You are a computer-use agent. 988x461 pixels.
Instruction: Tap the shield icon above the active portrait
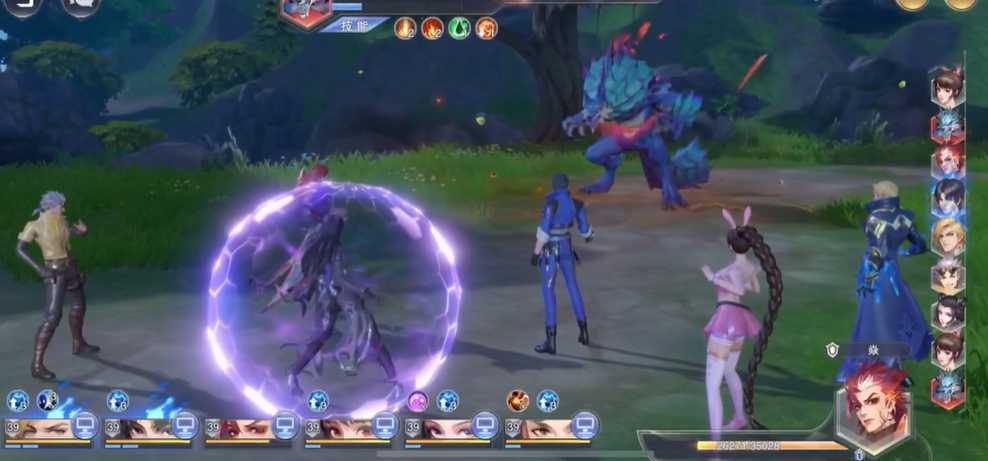point(832,349)
